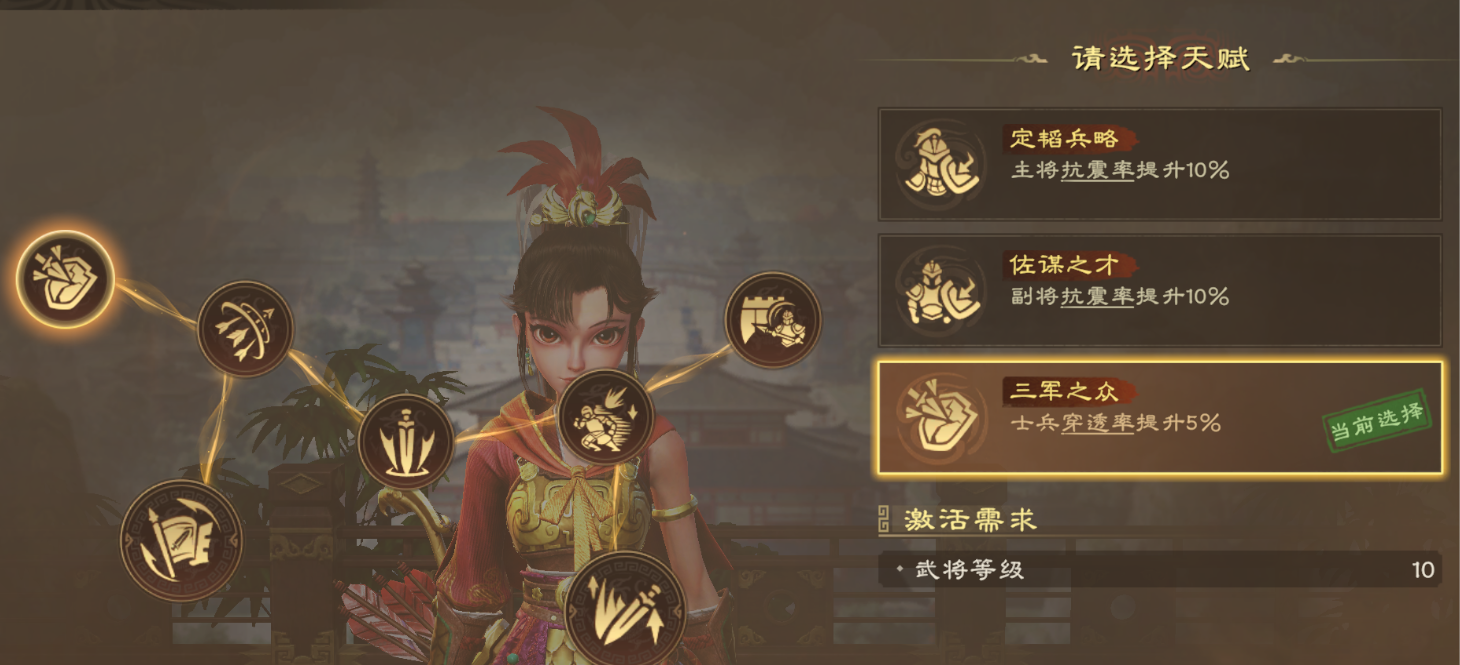Select the spear and banner talent node
This screenshot has width=1460, height=665.
[x=181, y=541]
